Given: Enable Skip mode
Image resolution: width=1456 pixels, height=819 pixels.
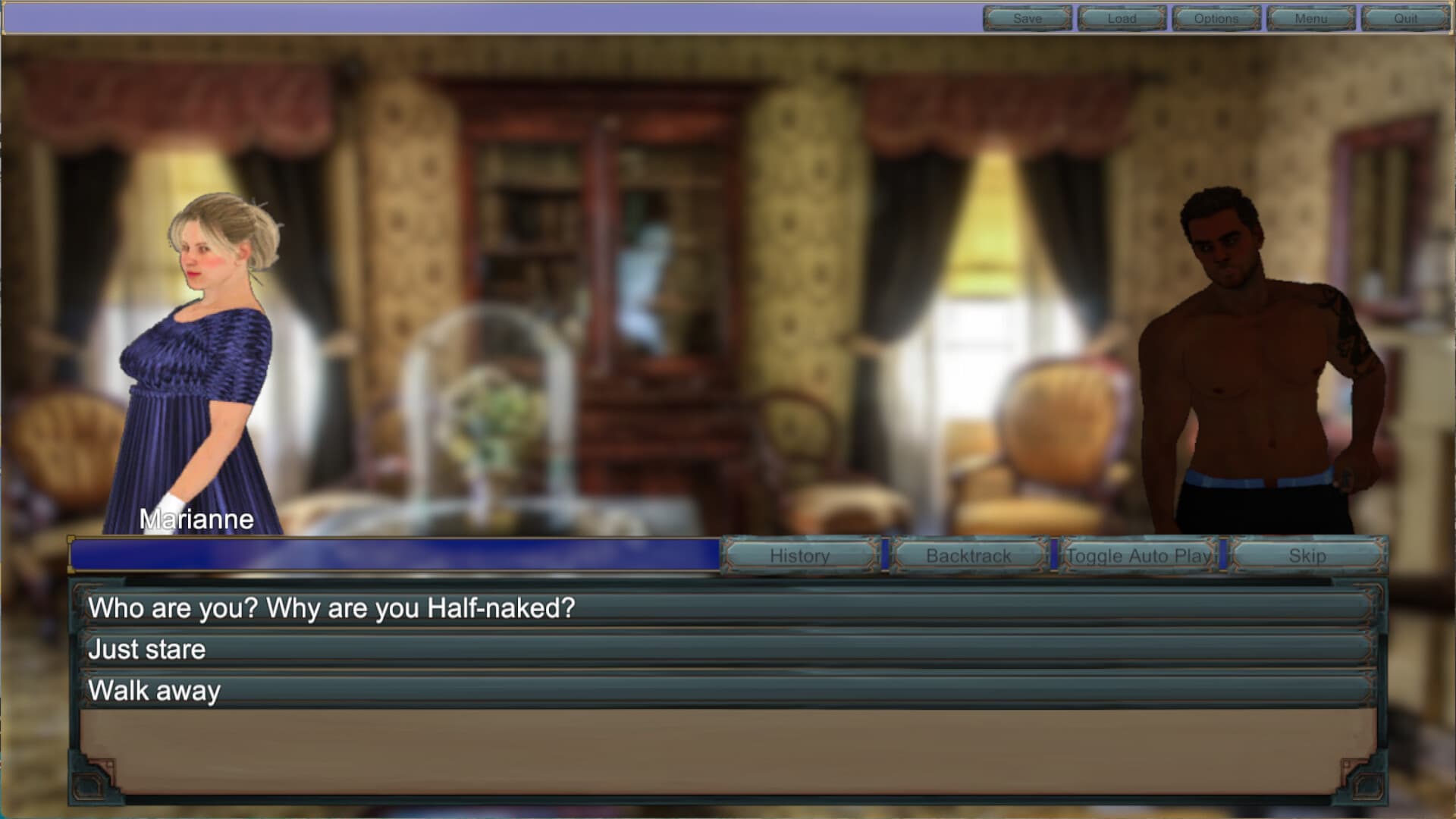Looking at the screenshot, I should (1308, 556).
